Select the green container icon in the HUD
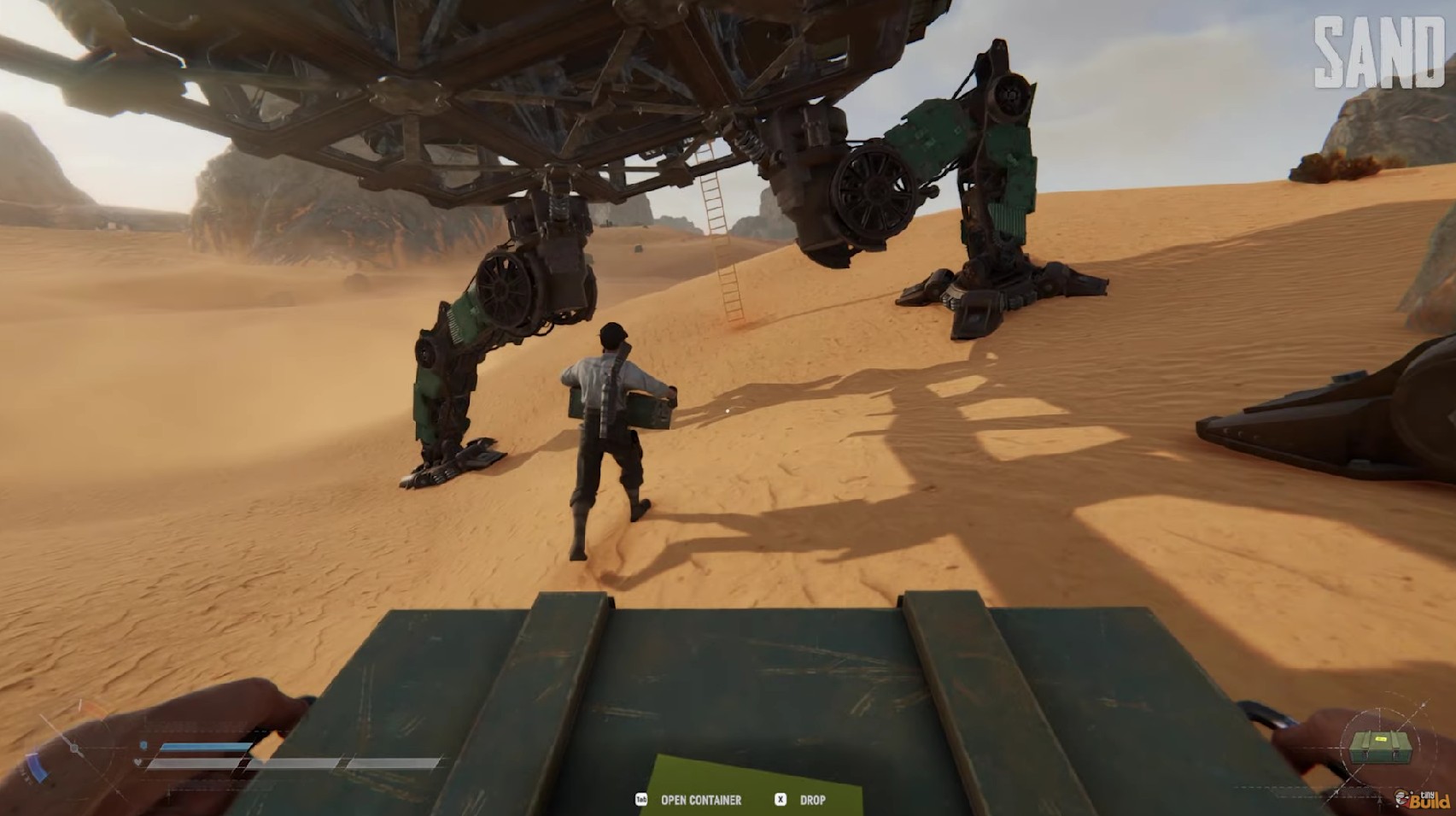 pos(1380,749)
